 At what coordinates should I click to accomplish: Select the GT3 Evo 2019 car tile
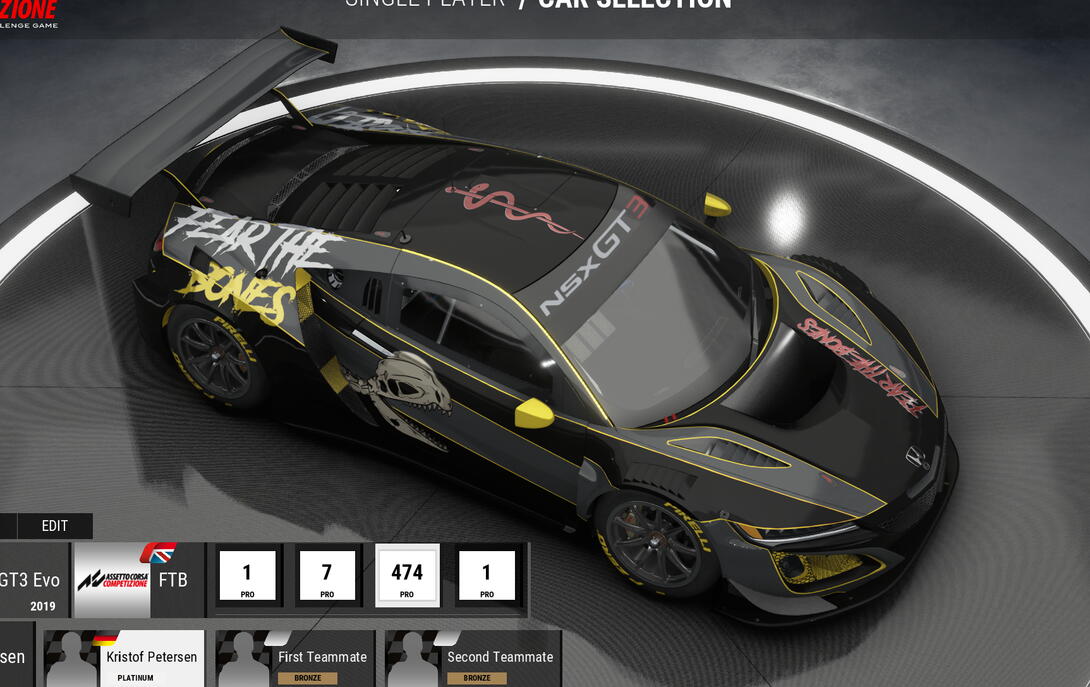(33, 581)
